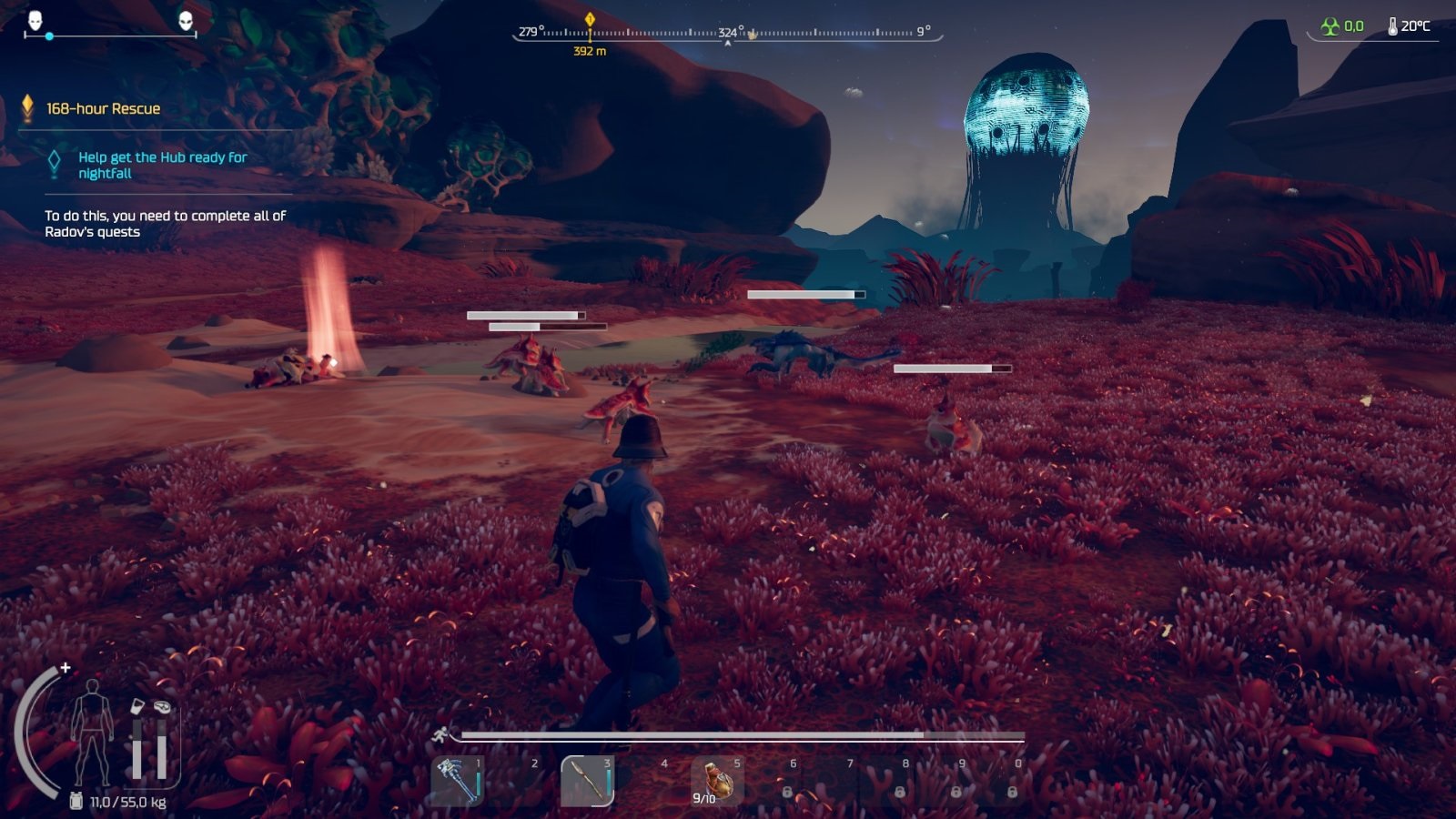Select the wrench tool in hotbar slot 1
1456x819 pixels.
pos(458,781)
